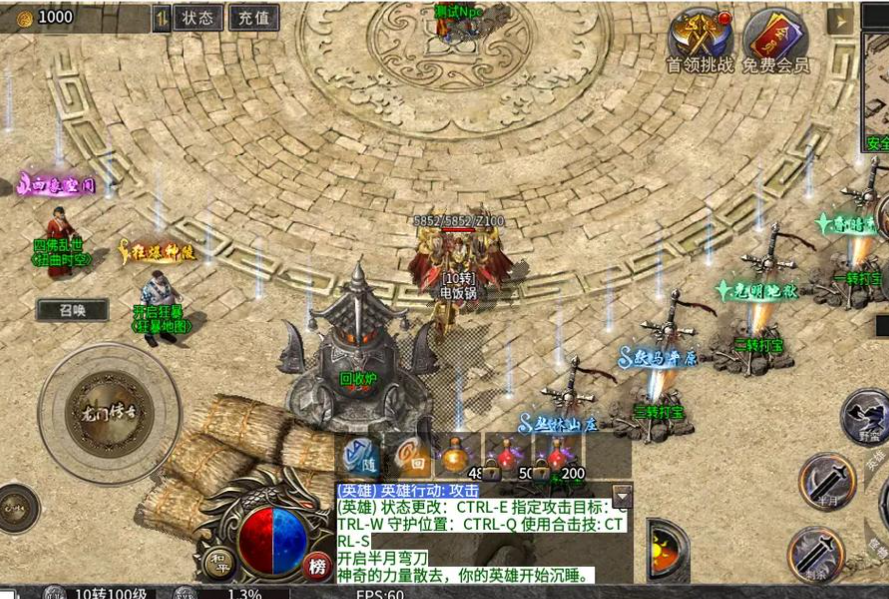This screenshot has width=889, height=599.
Task: Click the sun icon half-circle button
Action: 666,549
